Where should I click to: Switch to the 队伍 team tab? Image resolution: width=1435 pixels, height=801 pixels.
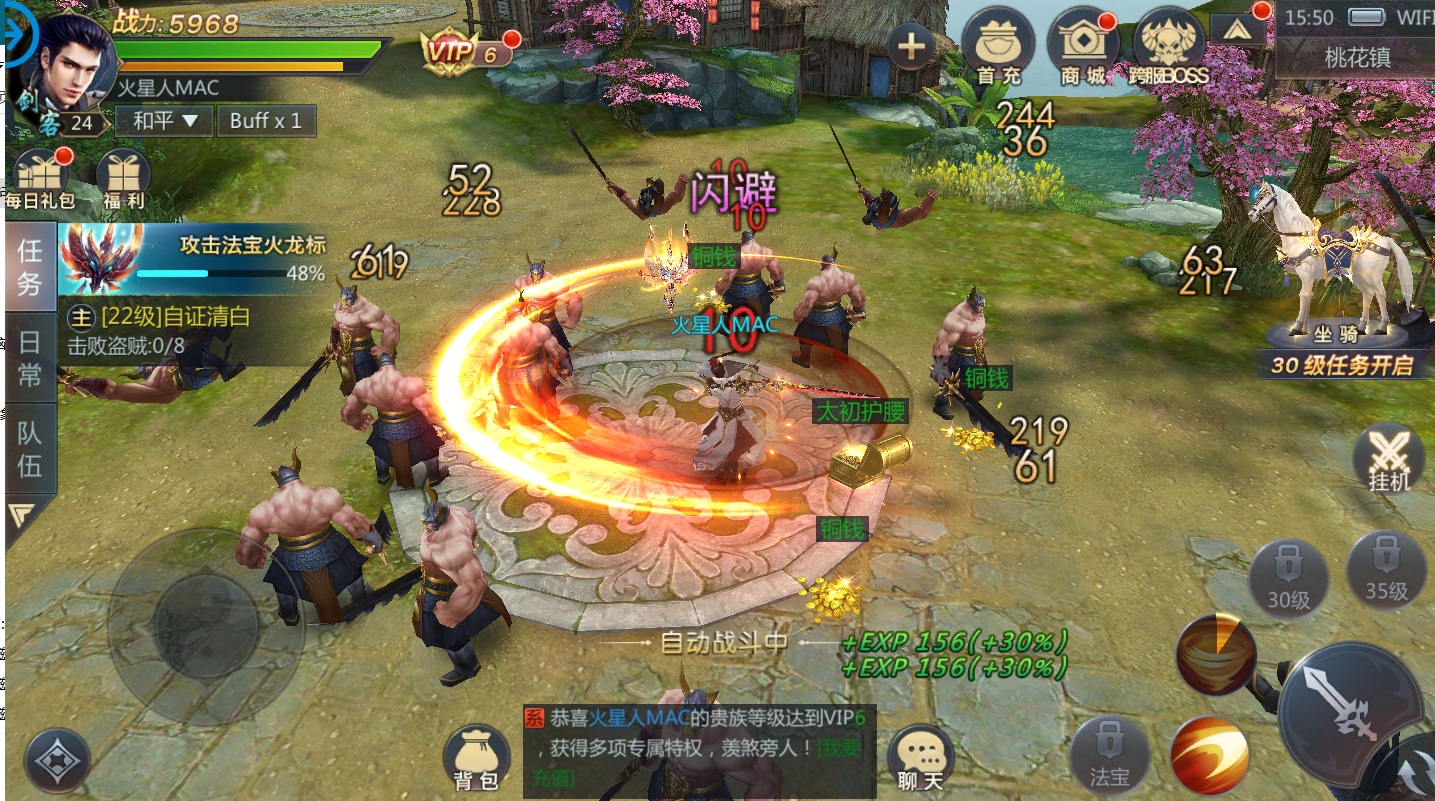[x=30, y=448]
